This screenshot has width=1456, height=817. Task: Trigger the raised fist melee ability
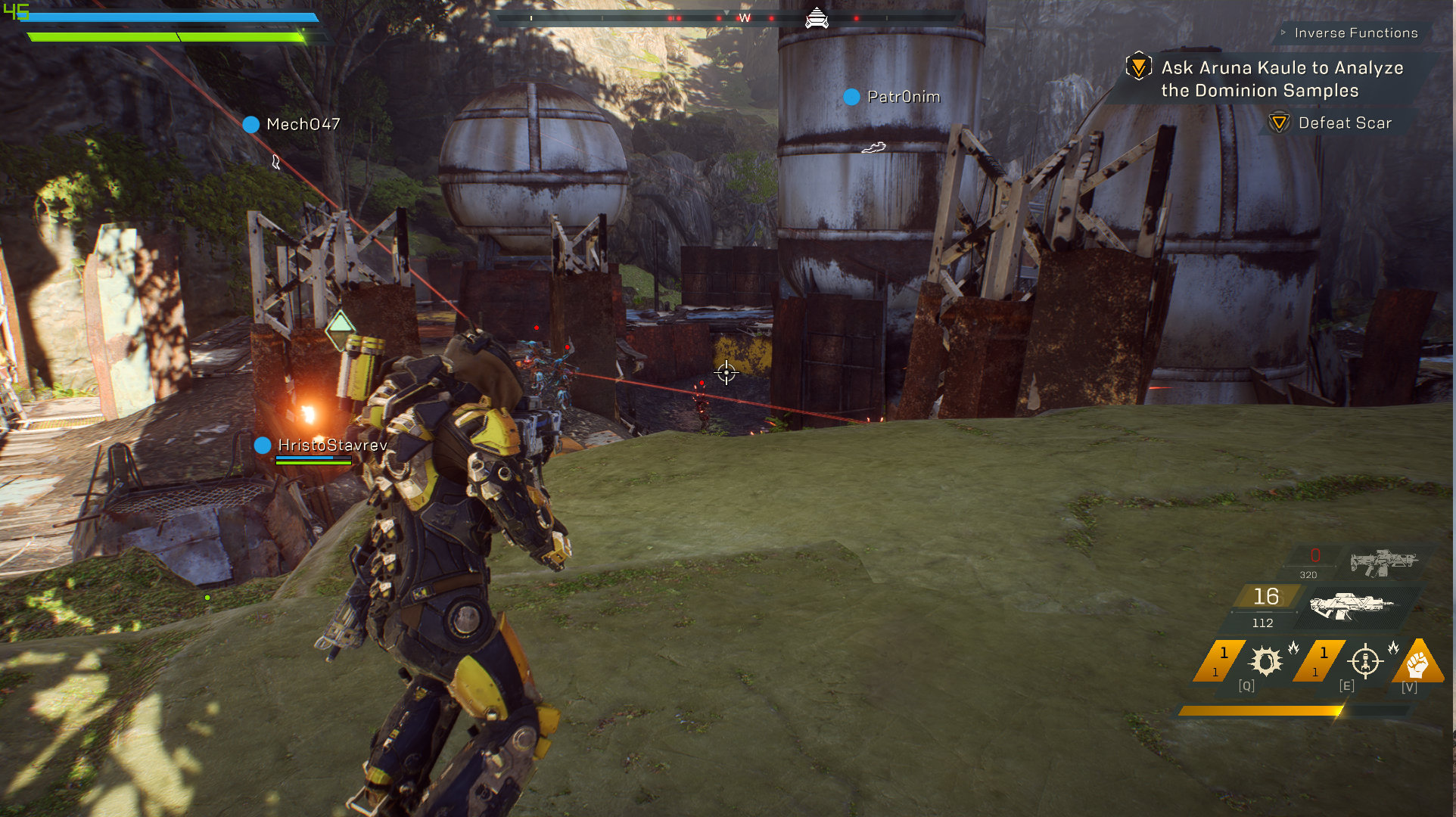point(1417,663)
